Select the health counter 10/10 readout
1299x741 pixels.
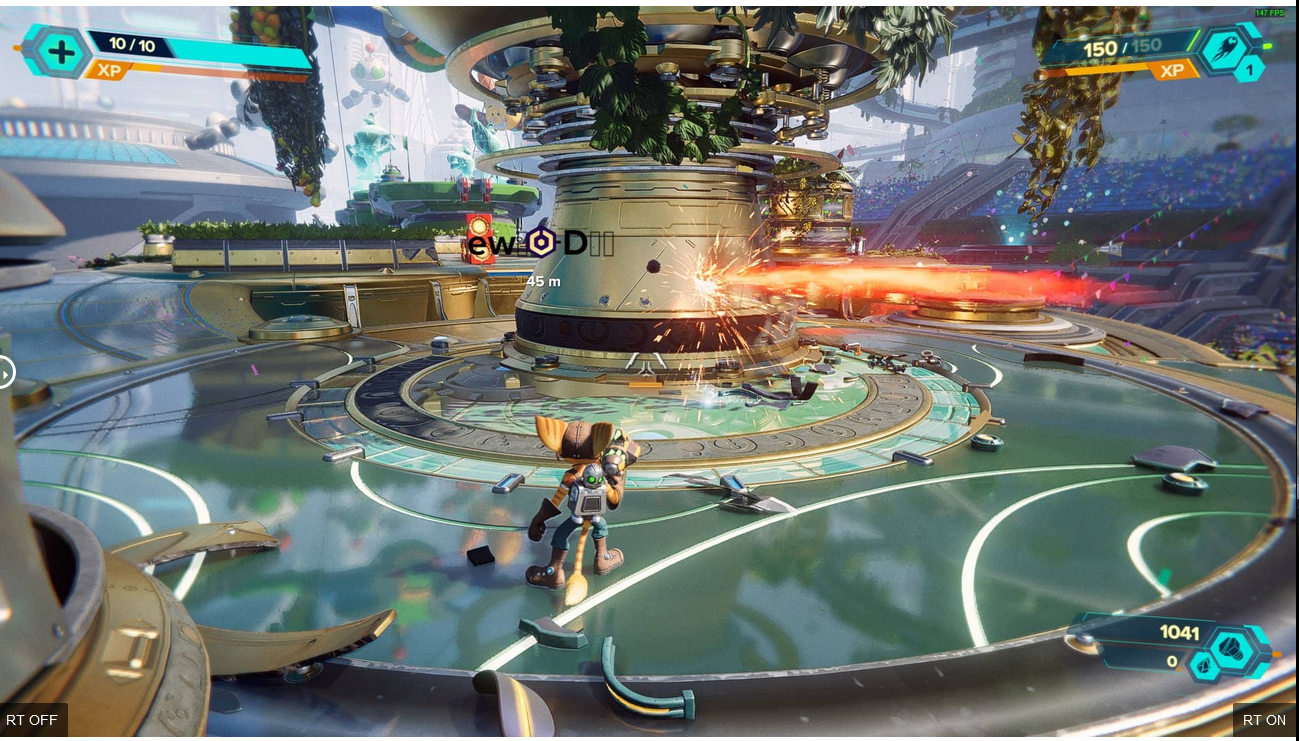pyautogui.click(x=134, y=44)
